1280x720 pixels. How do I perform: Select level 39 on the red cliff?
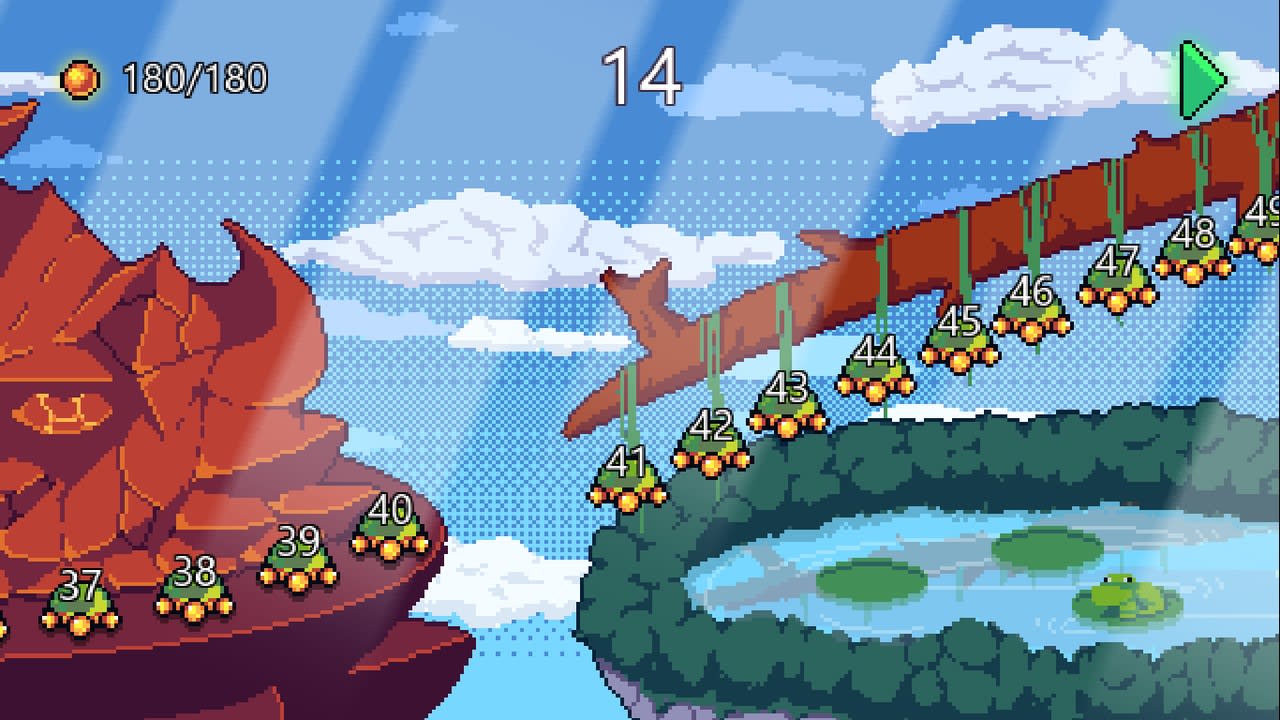(296, 562)
